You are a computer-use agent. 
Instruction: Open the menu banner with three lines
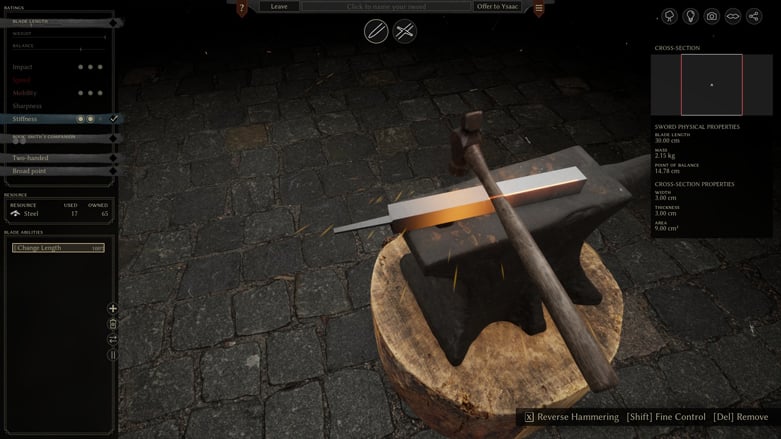(x=539, y=9)
